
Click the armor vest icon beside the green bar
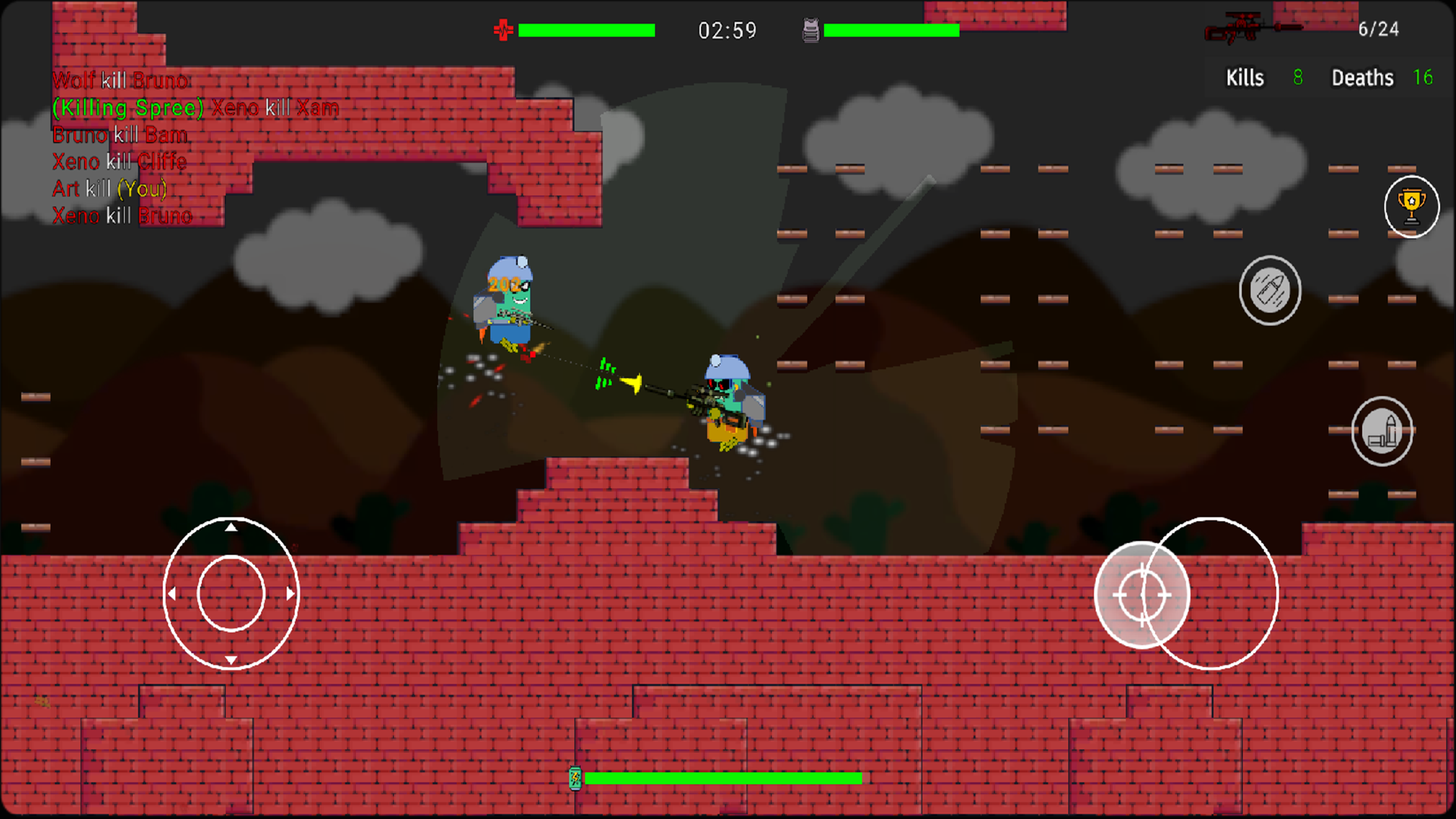pos(811,30)
